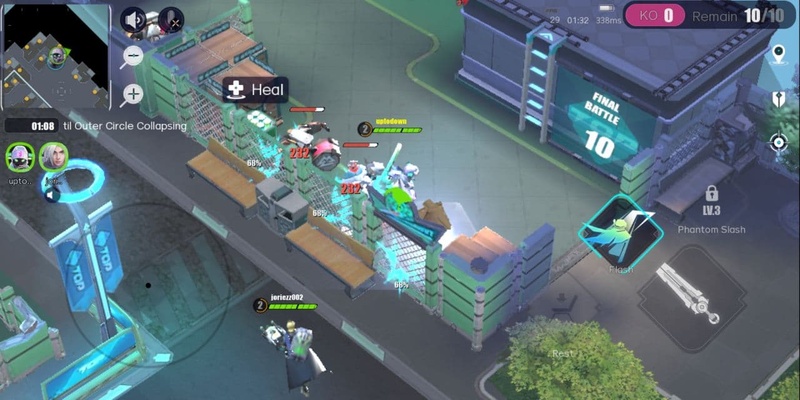Select the white-haired teammate portrait
800x400 pixels.
52,156
